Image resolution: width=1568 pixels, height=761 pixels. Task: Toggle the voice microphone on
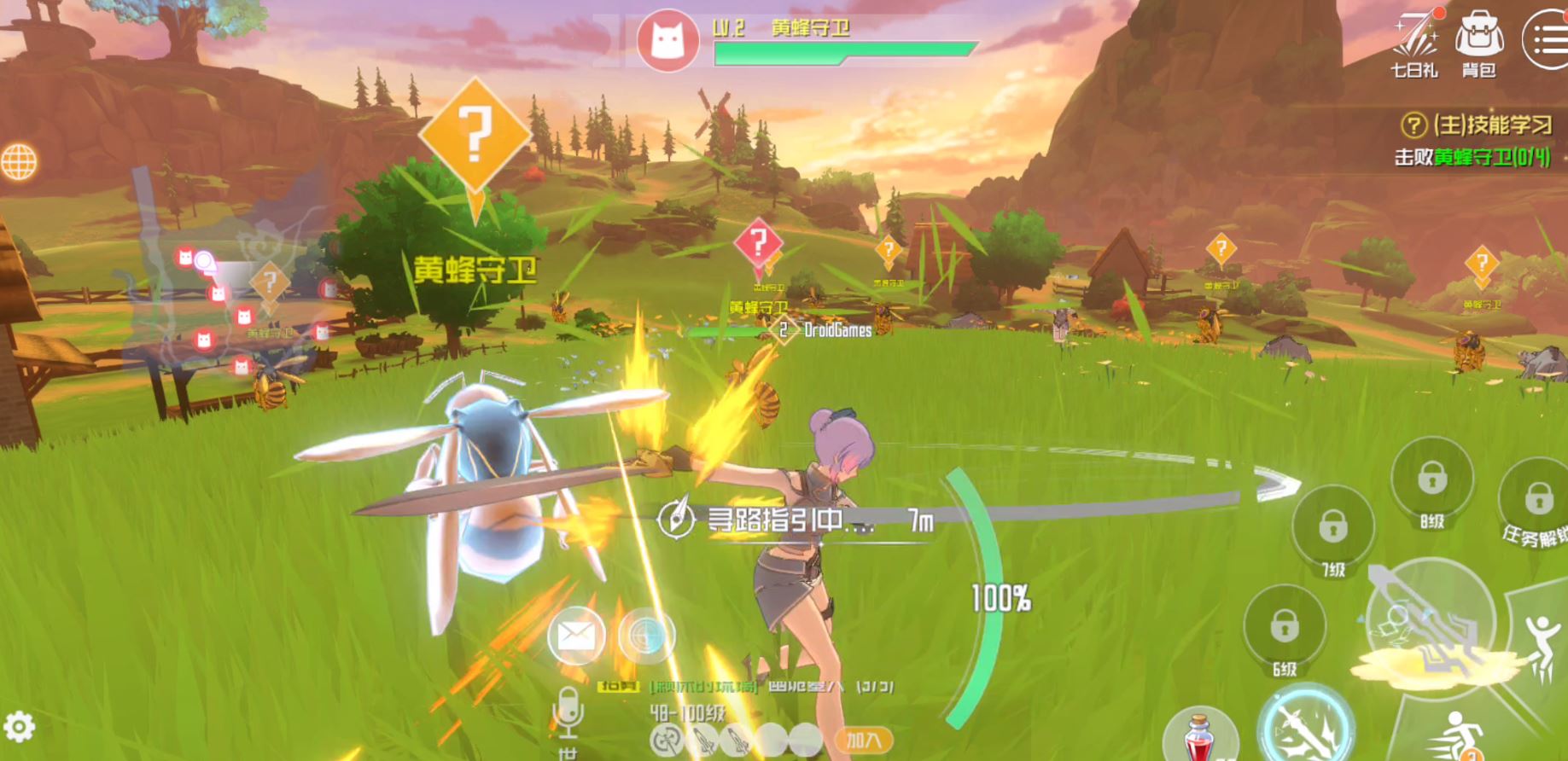tap(568, 712)
